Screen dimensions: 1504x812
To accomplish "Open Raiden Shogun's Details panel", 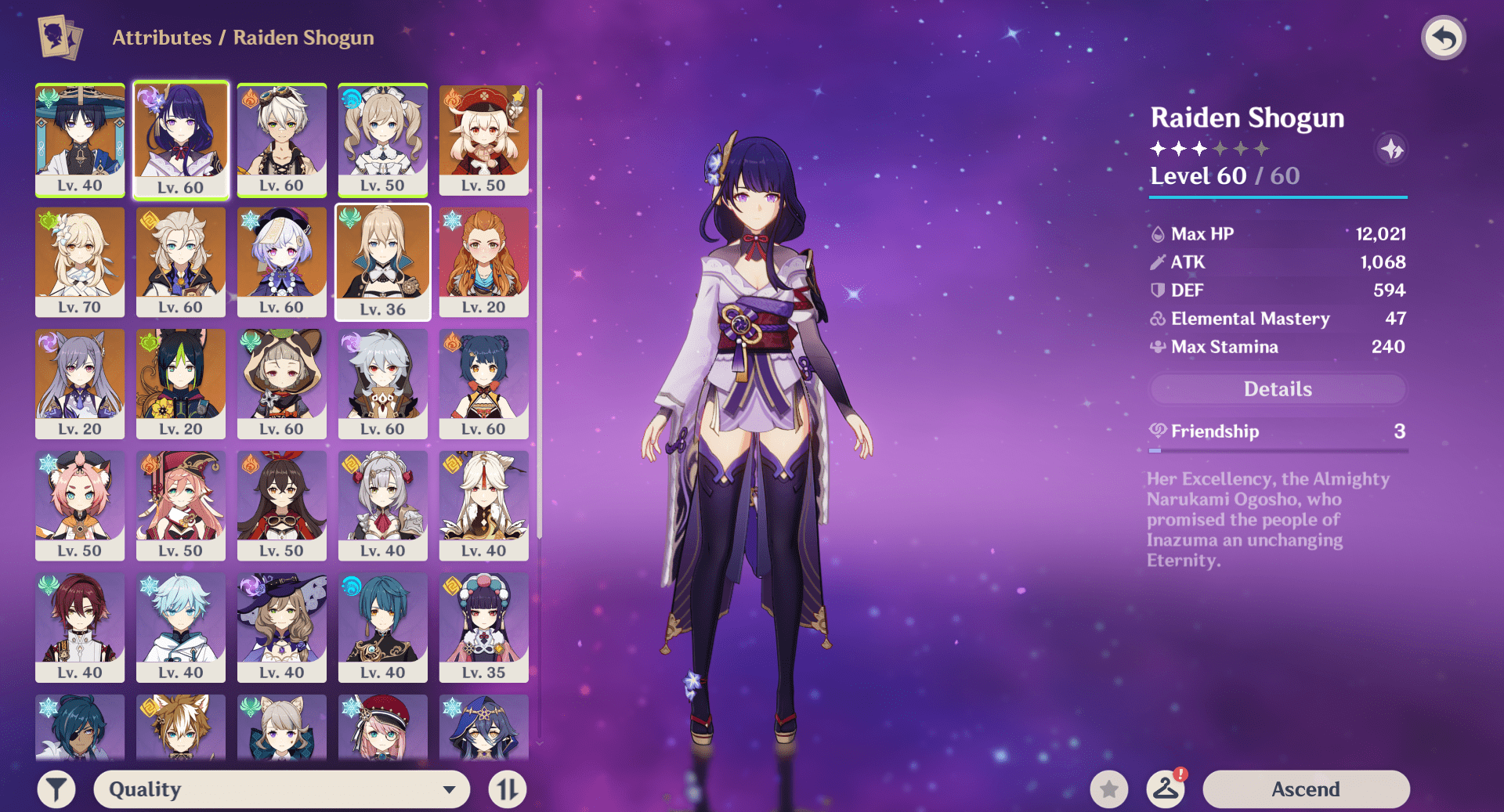I will [x=1277, y=389].
